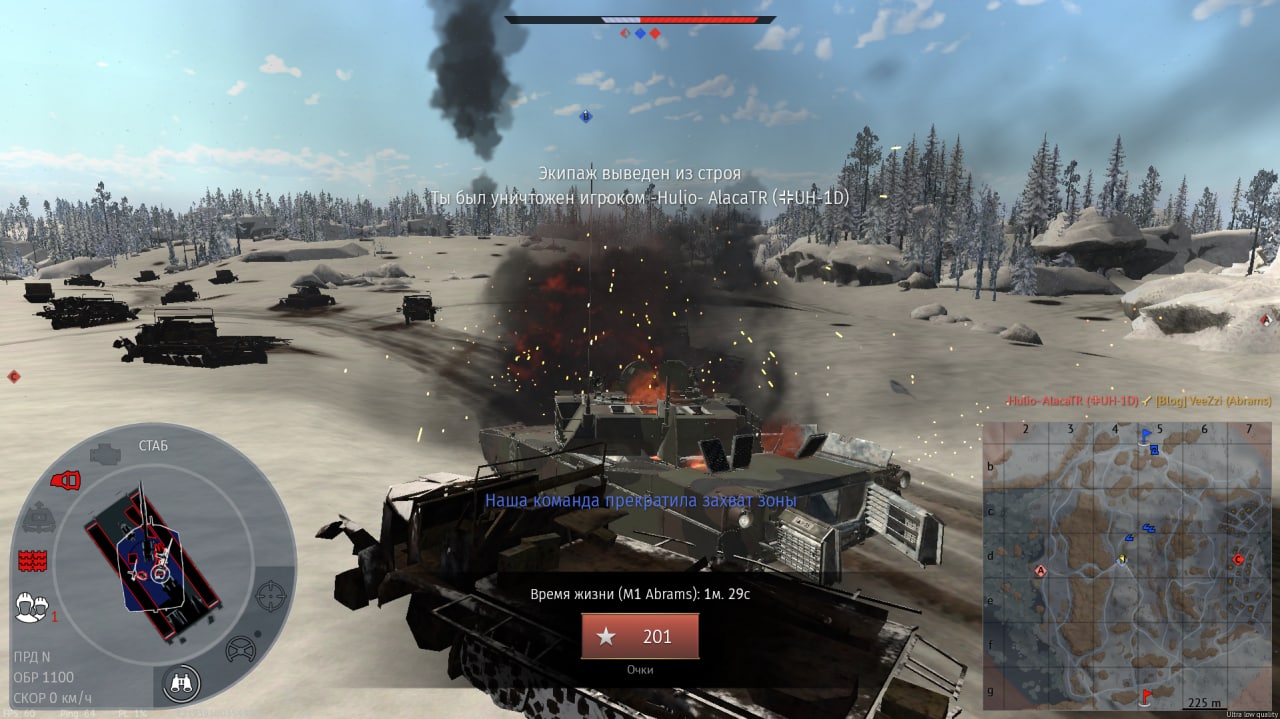The image size is (1280, 719).
Task: Click the red tracks damage icon
Action: pyautogui.click(x=33, y=560)
